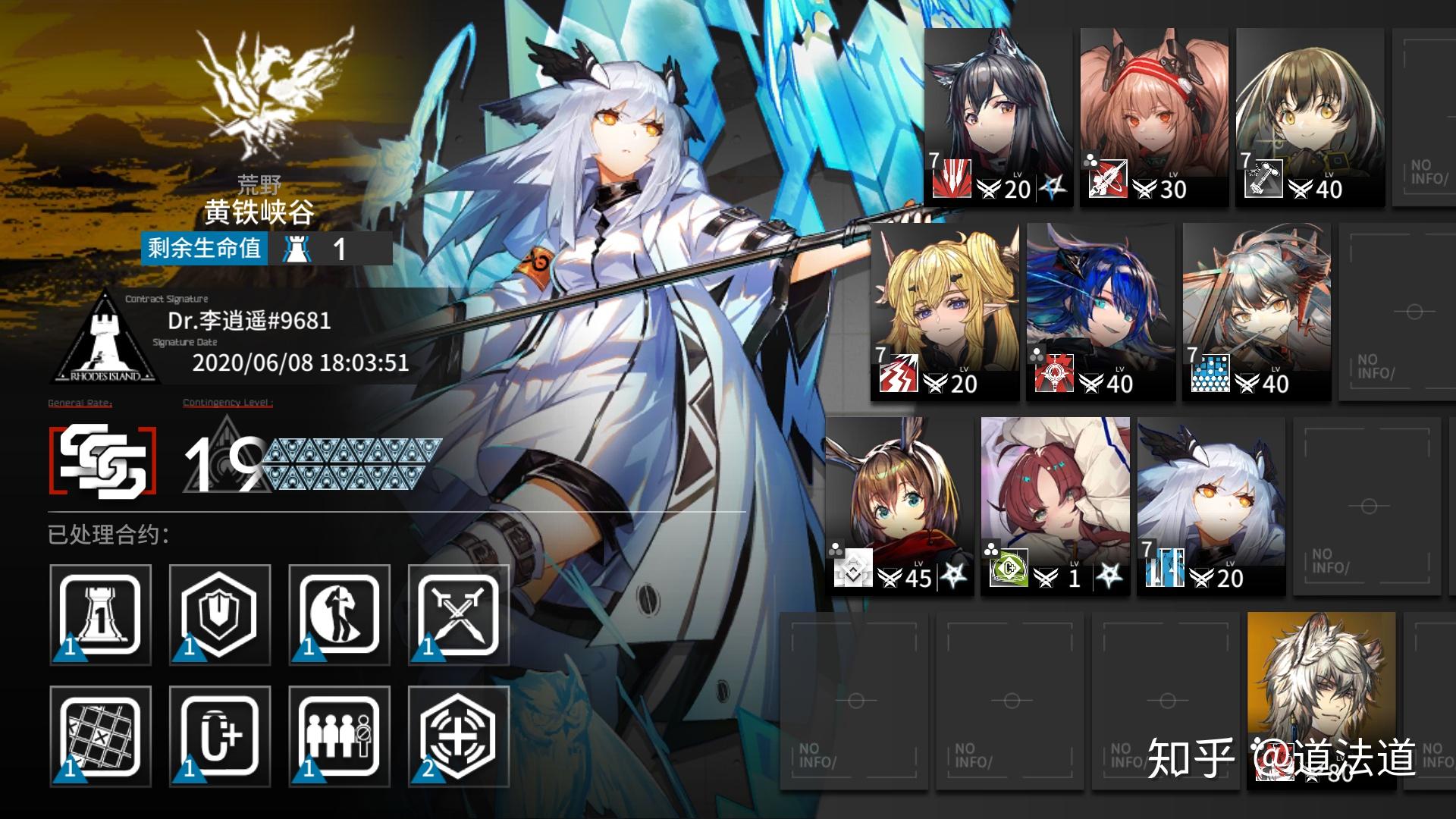Select the hexagon shield contract icon

220,615
